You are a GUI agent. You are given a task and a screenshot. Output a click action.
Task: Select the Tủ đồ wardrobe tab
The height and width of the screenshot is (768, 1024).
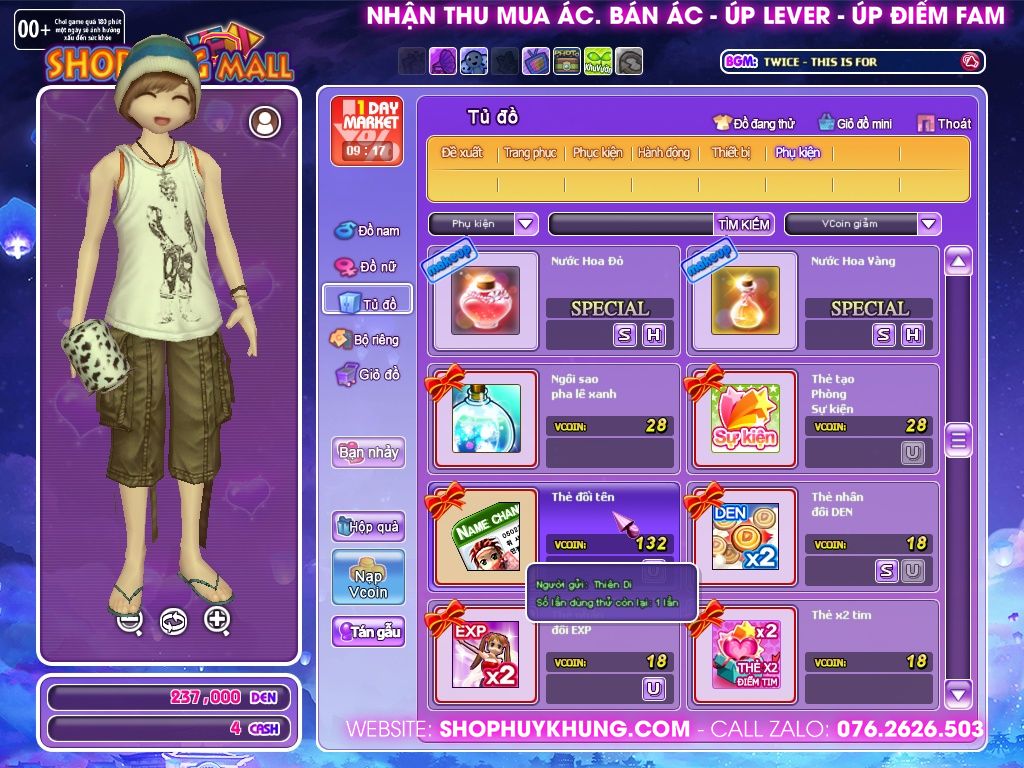tap(367, 303)
